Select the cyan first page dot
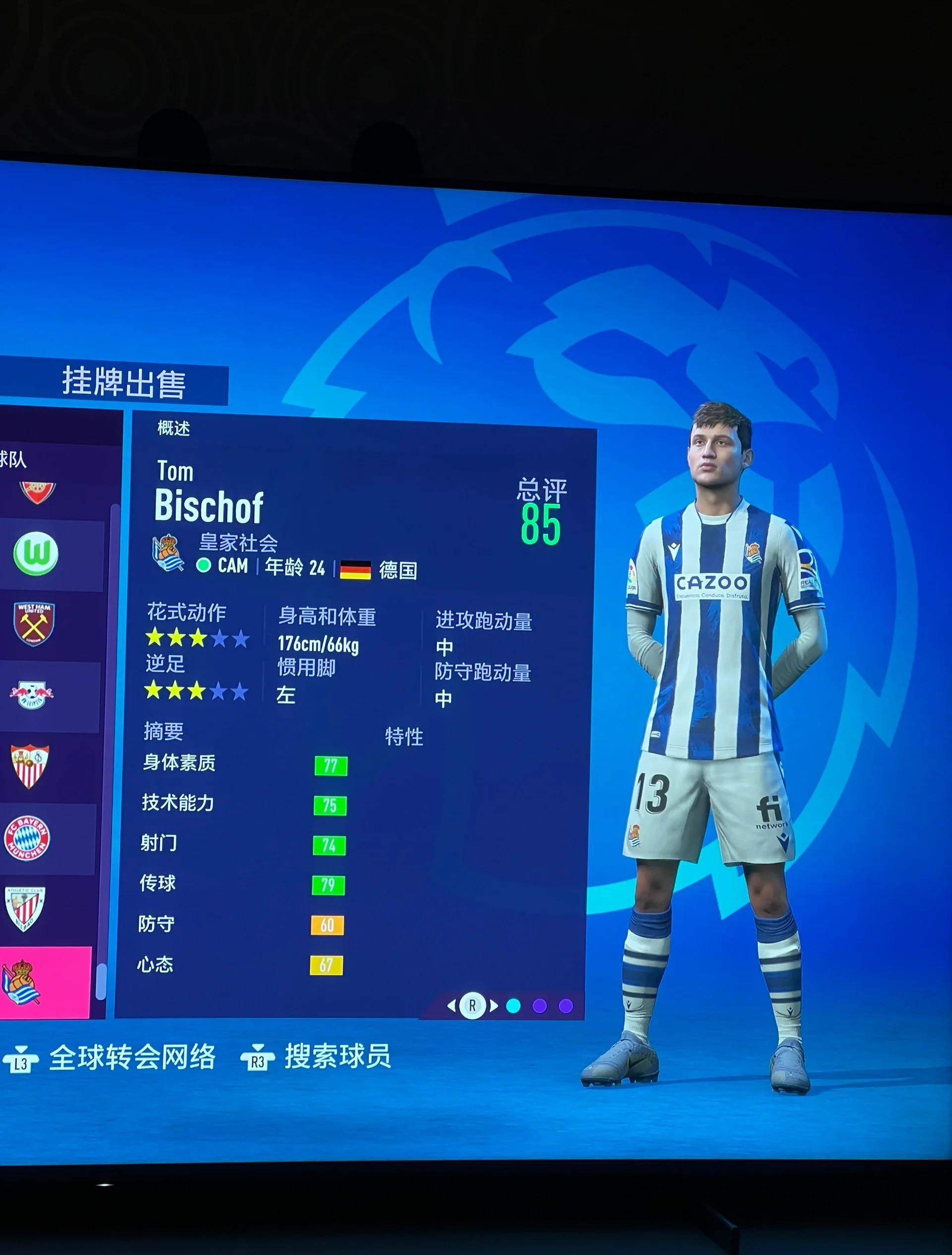This screenshot has width=952, height=1255. [513, 1006]
